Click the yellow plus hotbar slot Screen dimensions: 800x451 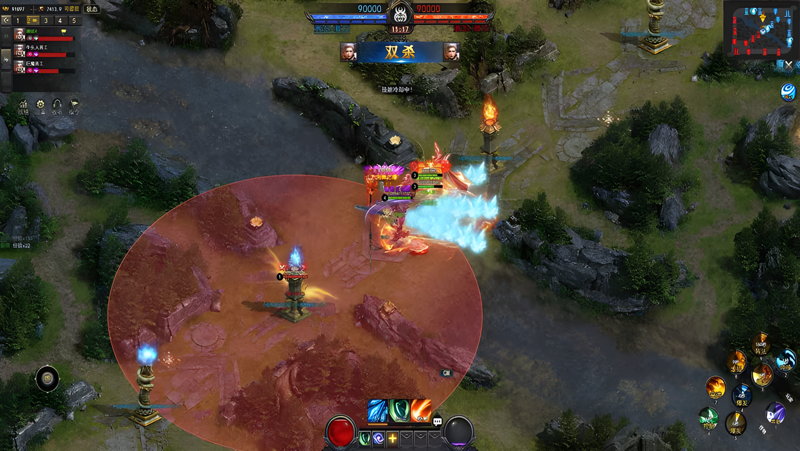[393, 438]
